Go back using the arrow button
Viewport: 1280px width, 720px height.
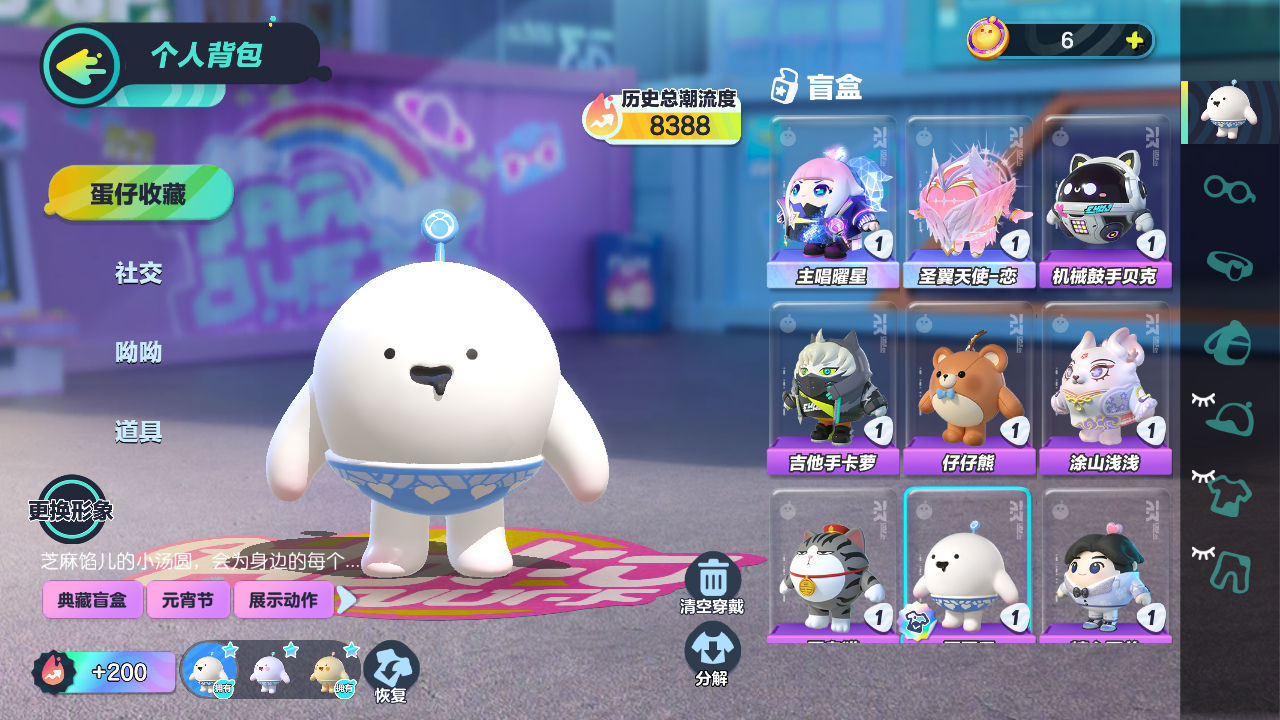[80, 66]
